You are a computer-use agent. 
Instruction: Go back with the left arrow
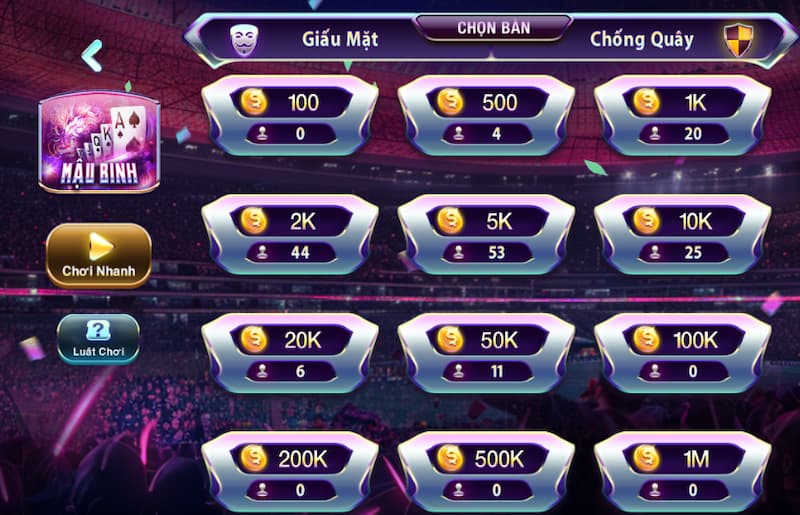point(92,56)
